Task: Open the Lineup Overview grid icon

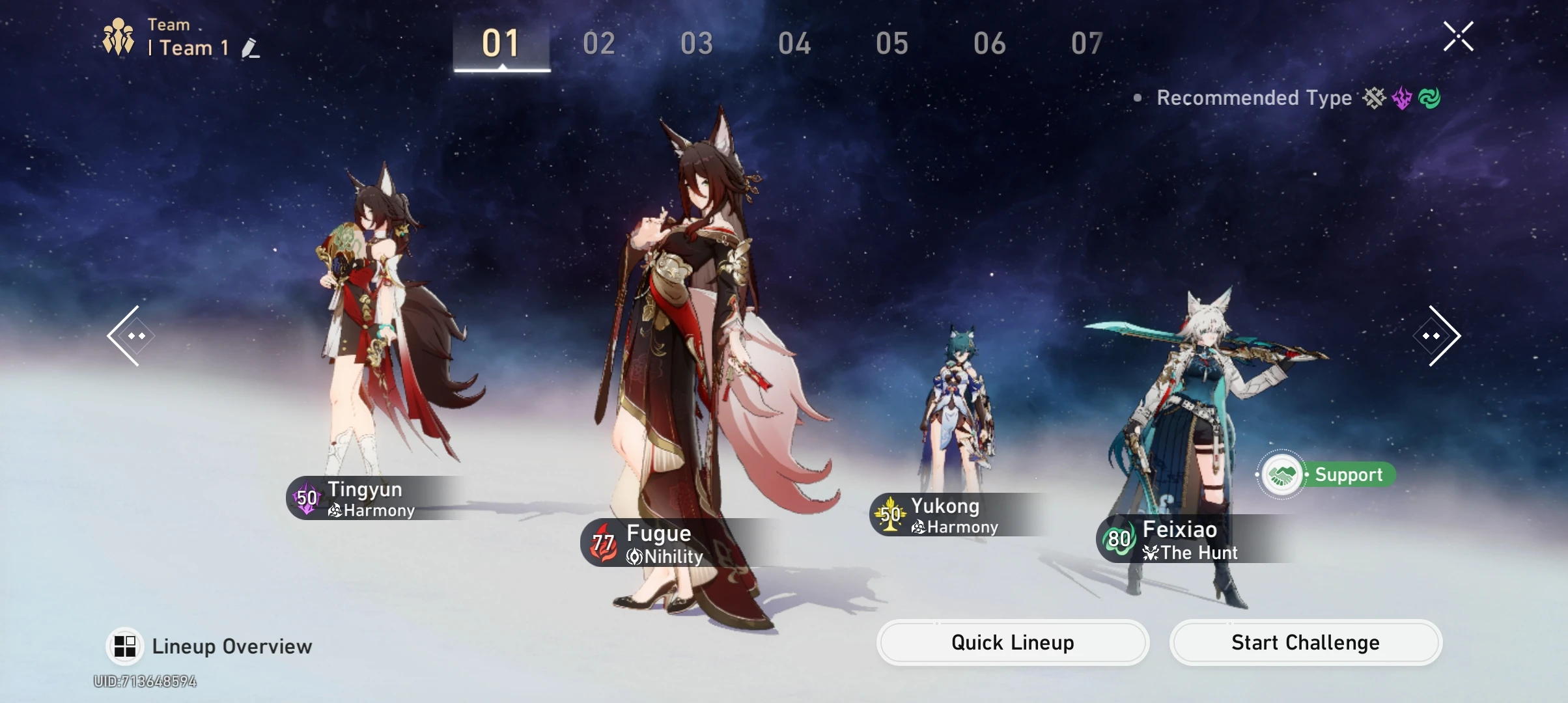Action: point(125,646)
